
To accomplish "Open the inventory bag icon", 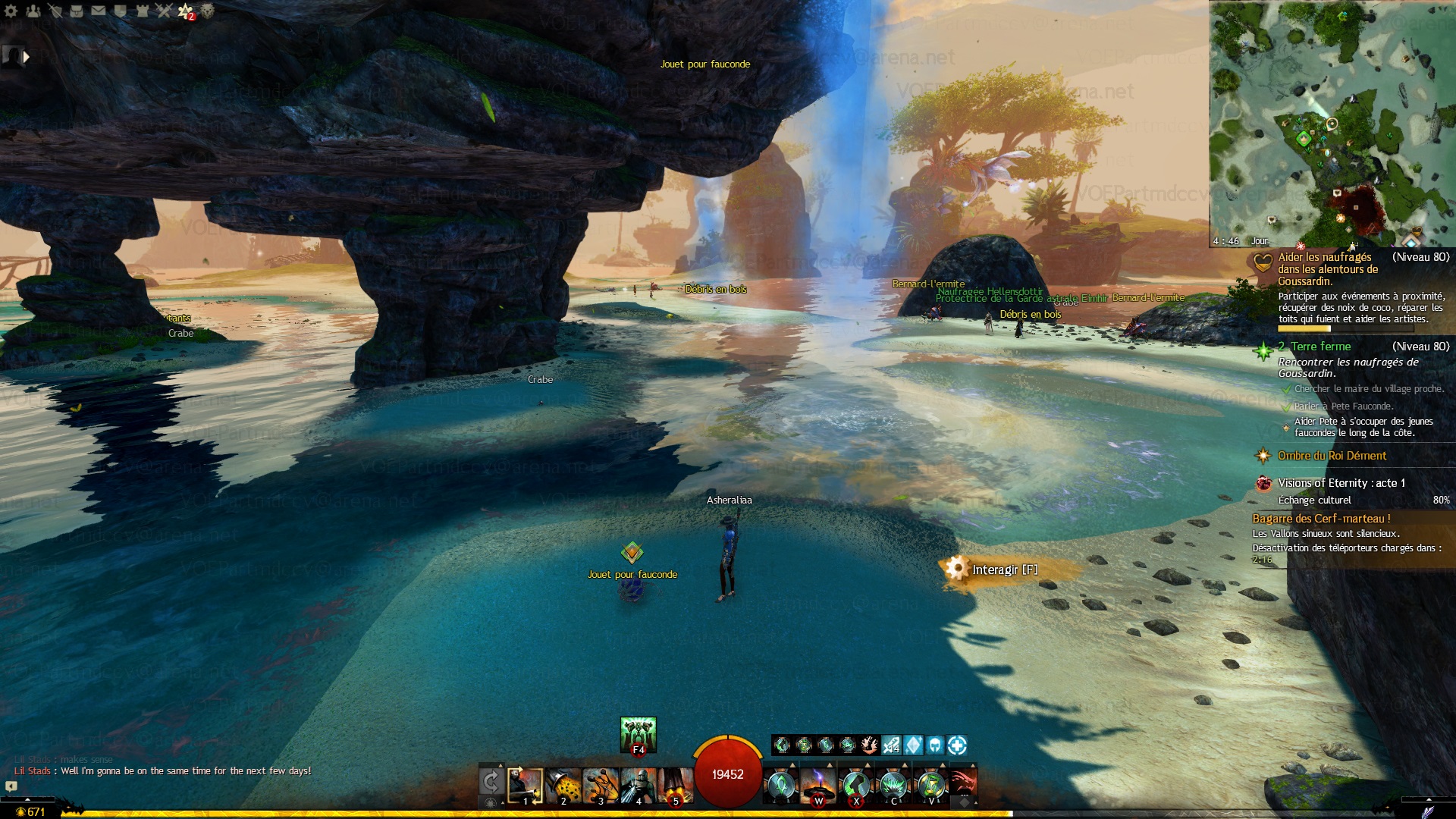I will point(77,11).
